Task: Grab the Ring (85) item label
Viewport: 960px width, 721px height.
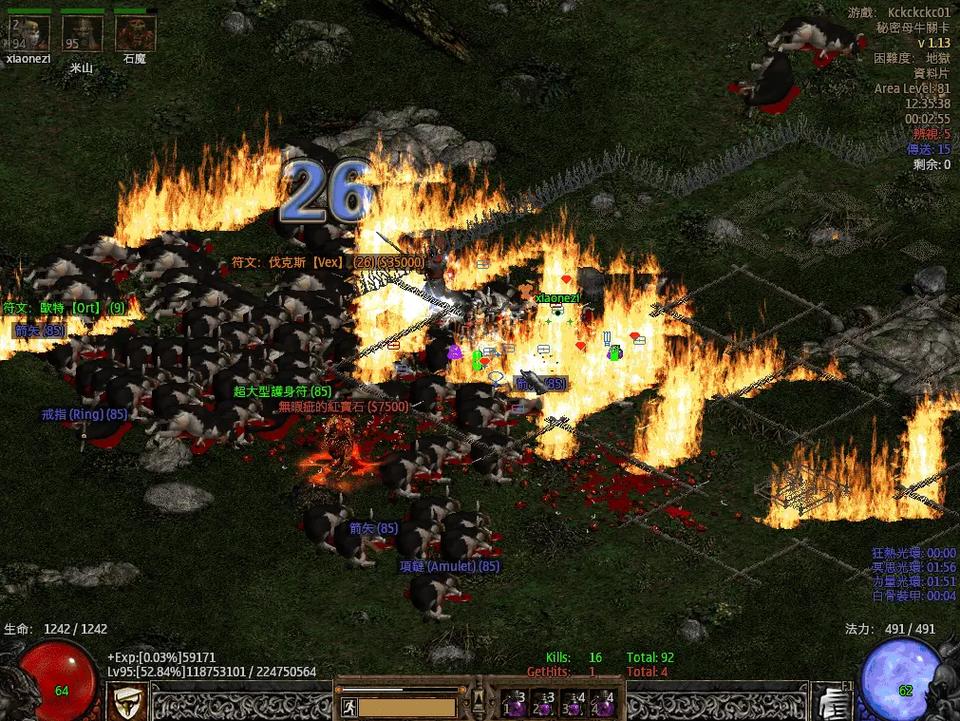Action: click(x=84, y=414)
